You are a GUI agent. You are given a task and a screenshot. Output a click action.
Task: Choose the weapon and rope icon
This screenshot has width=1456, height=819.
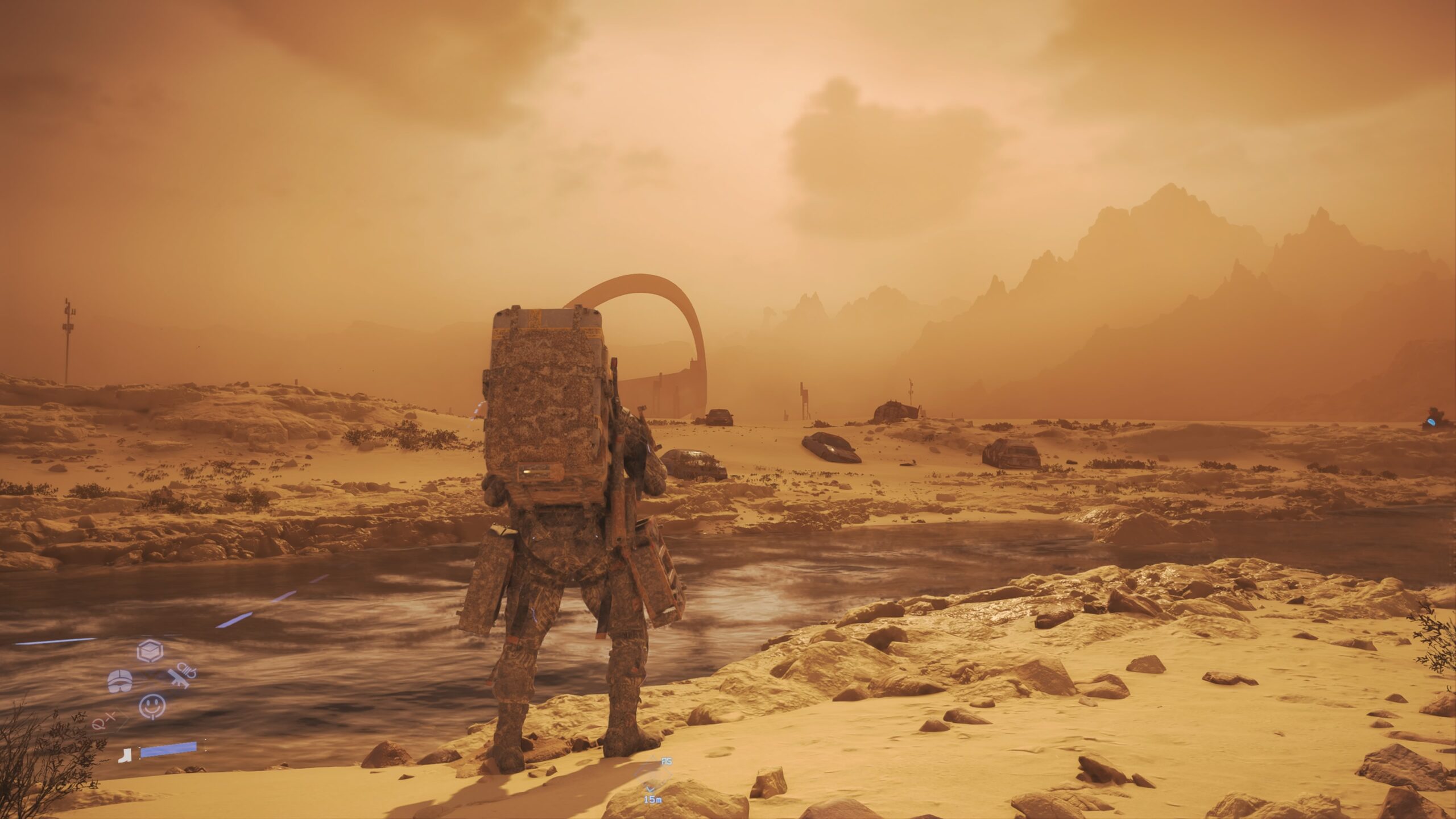tap(183, 675)
